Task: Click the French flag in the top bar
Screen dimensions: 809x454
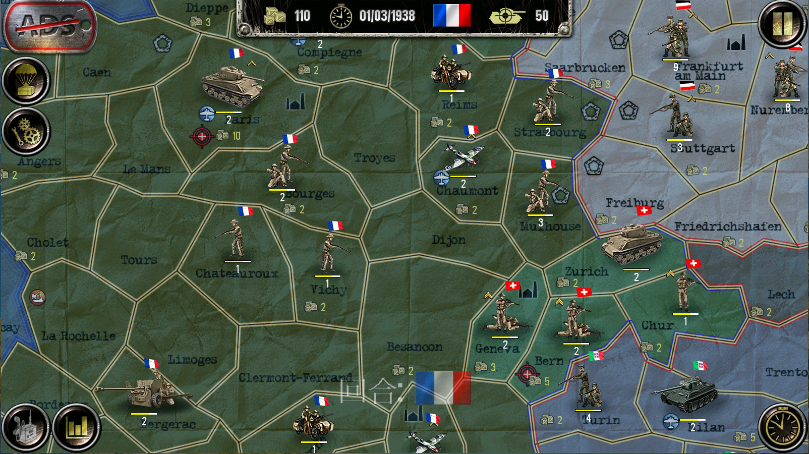Action: coord(452,14)
